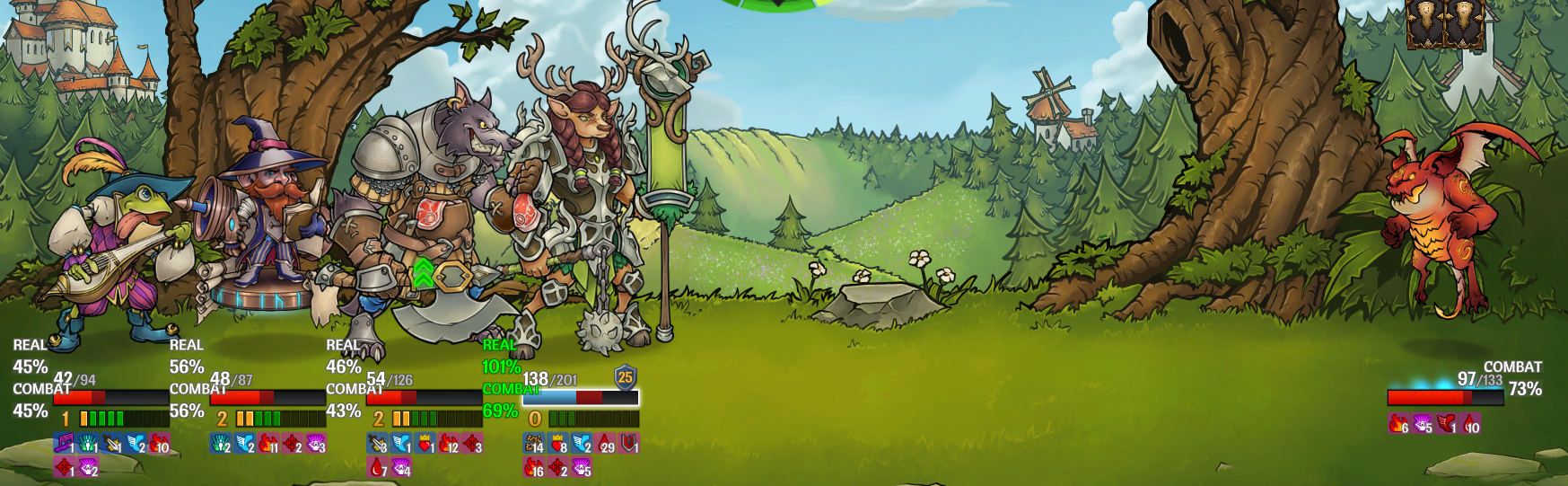View the wolf warrior's crowned heart status
This screenshot has width=1568, height=486.
(425, 443)
